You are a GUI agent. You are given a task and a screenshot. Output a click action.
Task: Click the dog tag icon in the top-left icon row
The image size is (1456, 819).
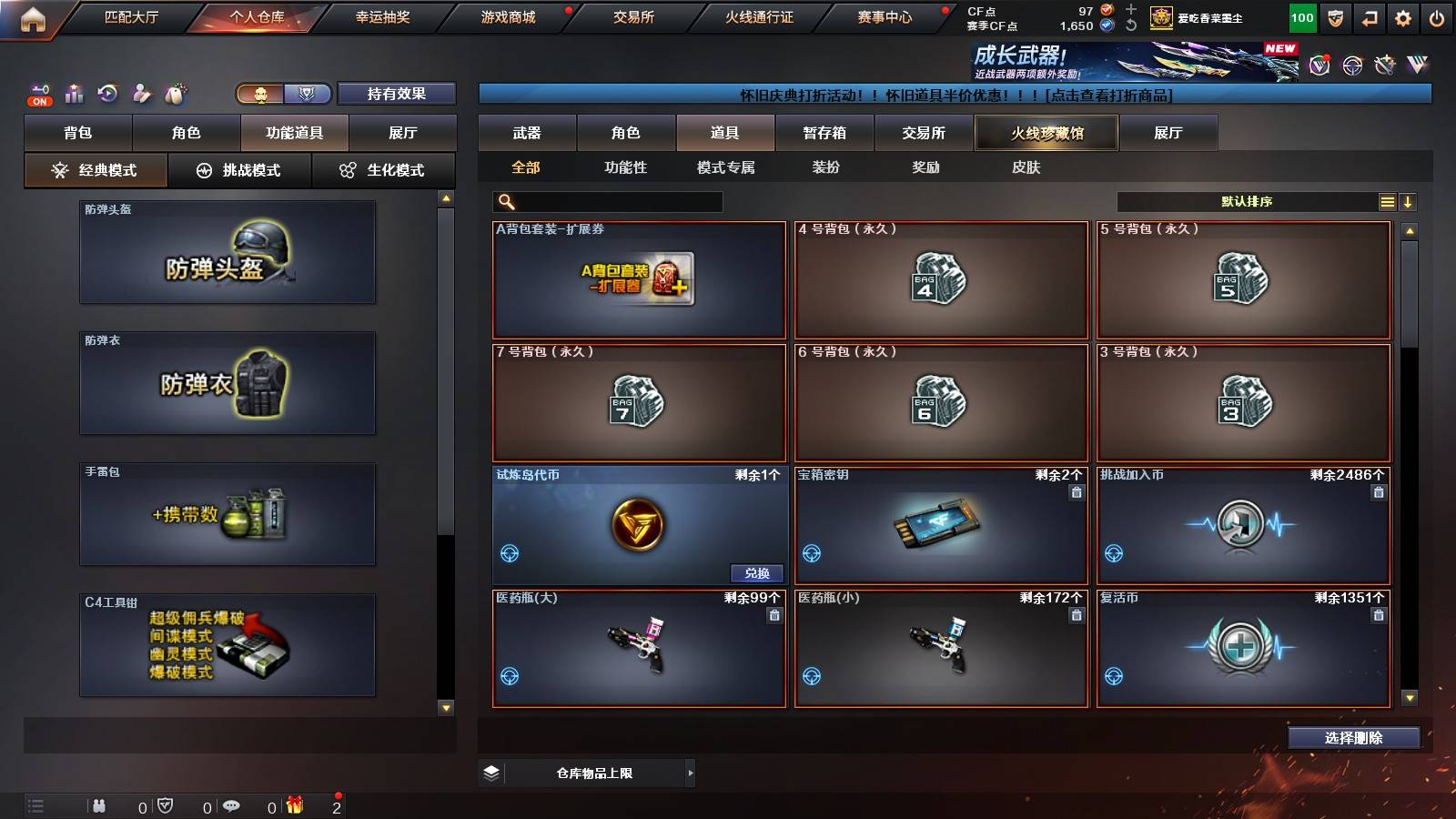173,93
